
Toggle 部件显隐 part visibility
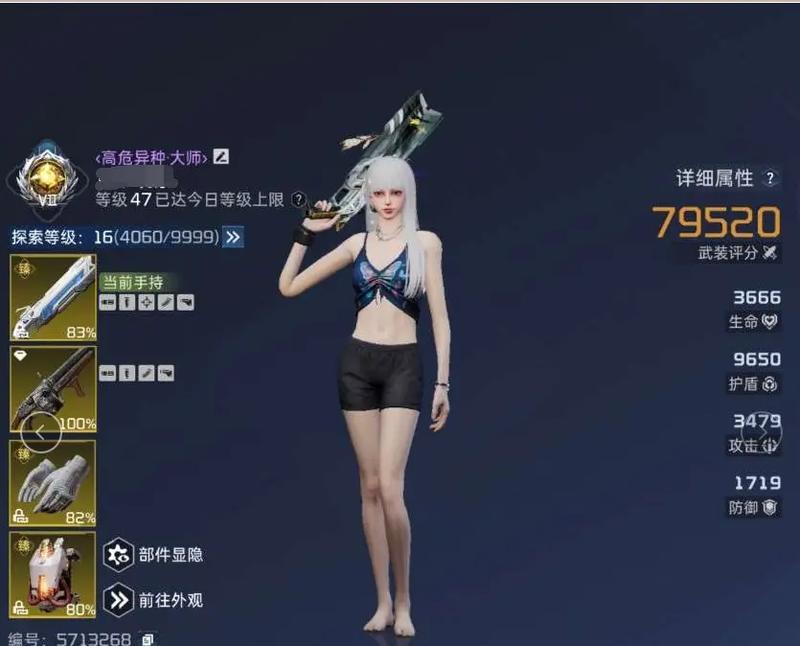[x=120, y=554]
